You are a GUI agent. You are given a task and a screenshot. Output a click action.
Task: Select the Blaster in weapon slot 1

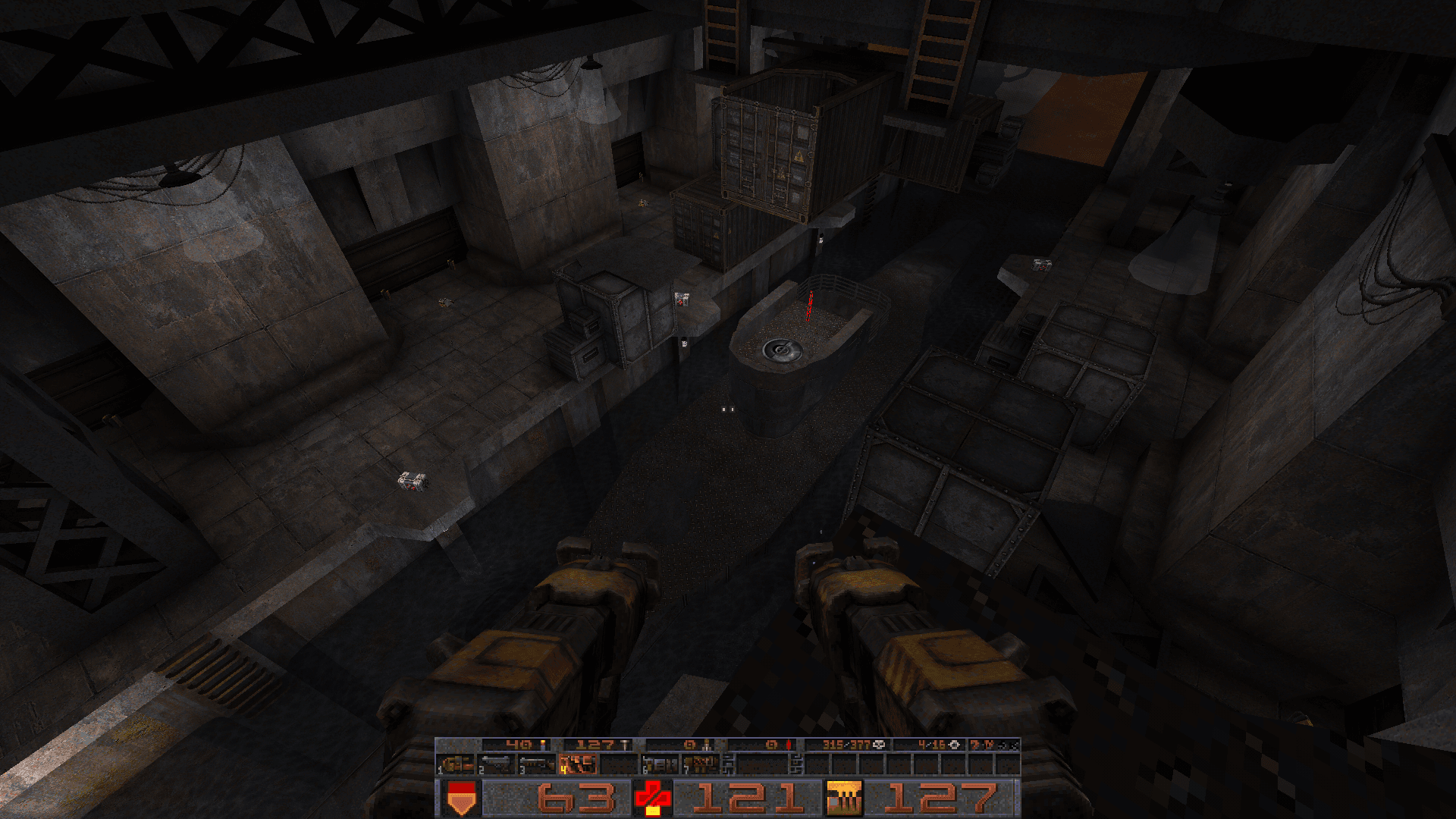457,765
